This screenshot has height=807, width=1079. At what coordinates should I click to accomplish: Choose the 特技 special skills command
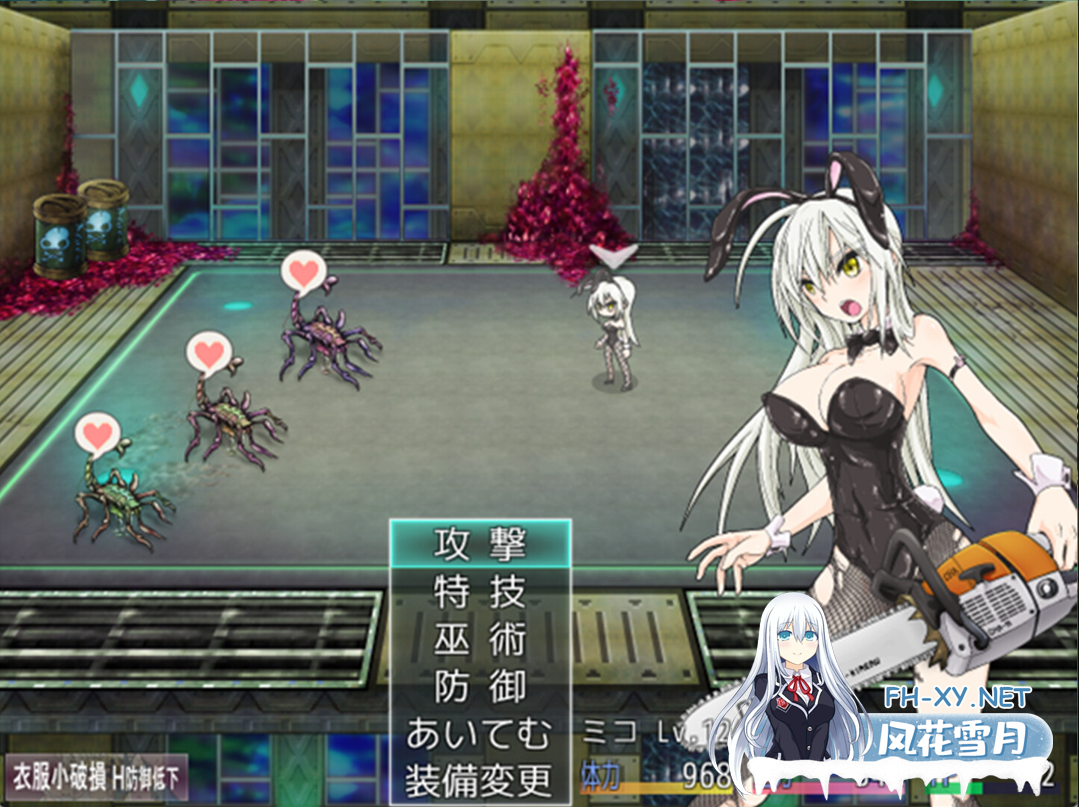coord(479,592)
